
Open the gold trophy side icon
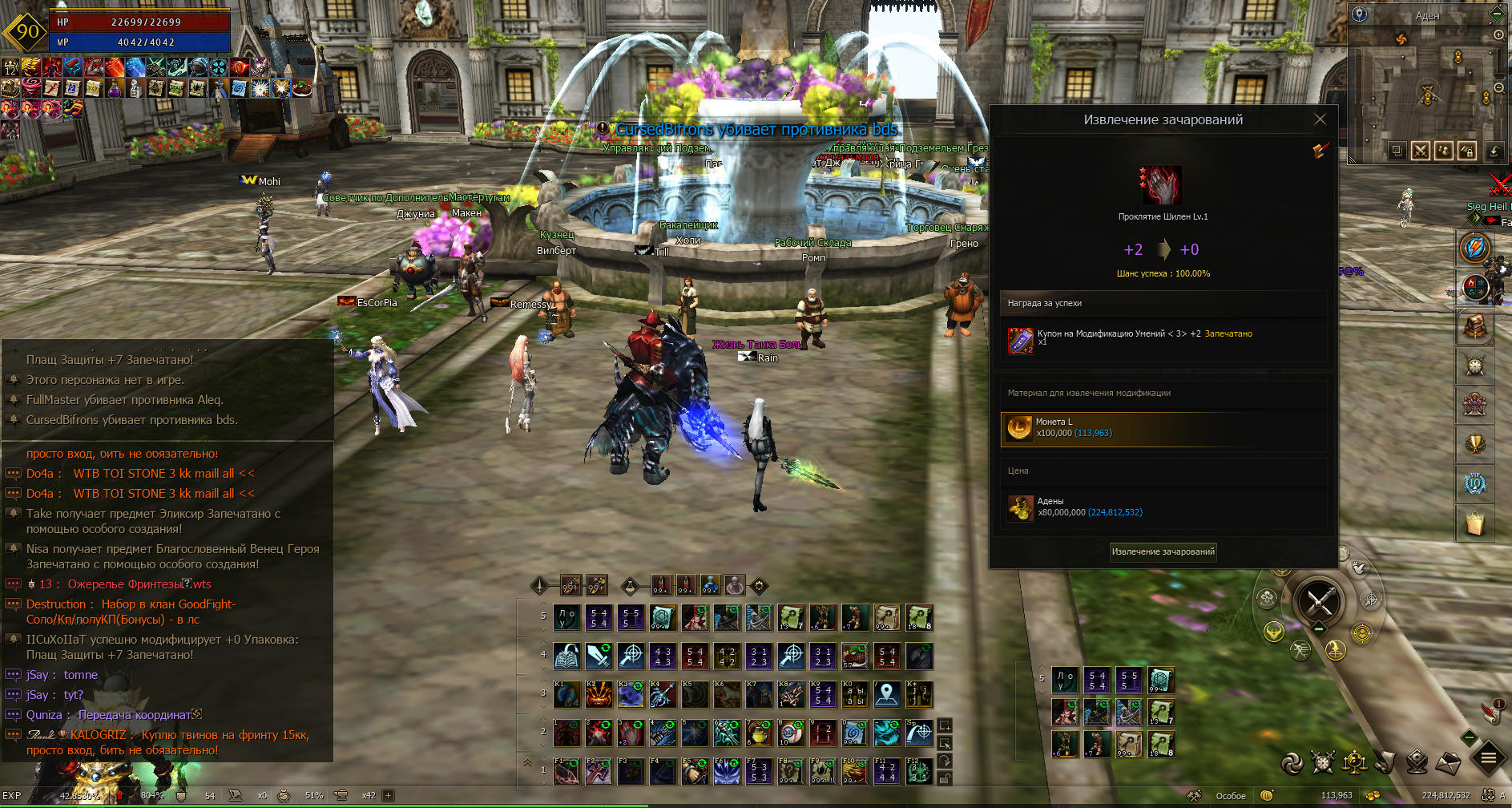[1474, 443]
